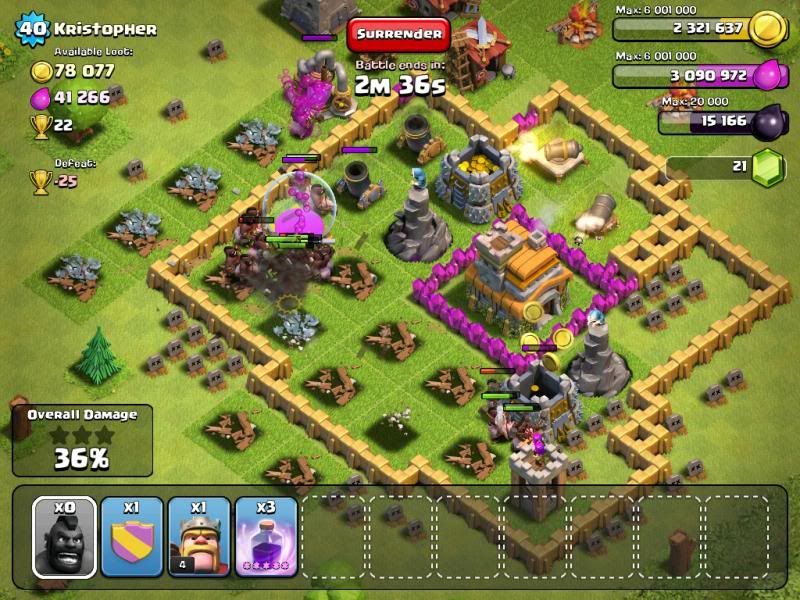The height and width of the screenshot is (600, 800).
Task: Tap the red Surrender button
Action: 398,34
